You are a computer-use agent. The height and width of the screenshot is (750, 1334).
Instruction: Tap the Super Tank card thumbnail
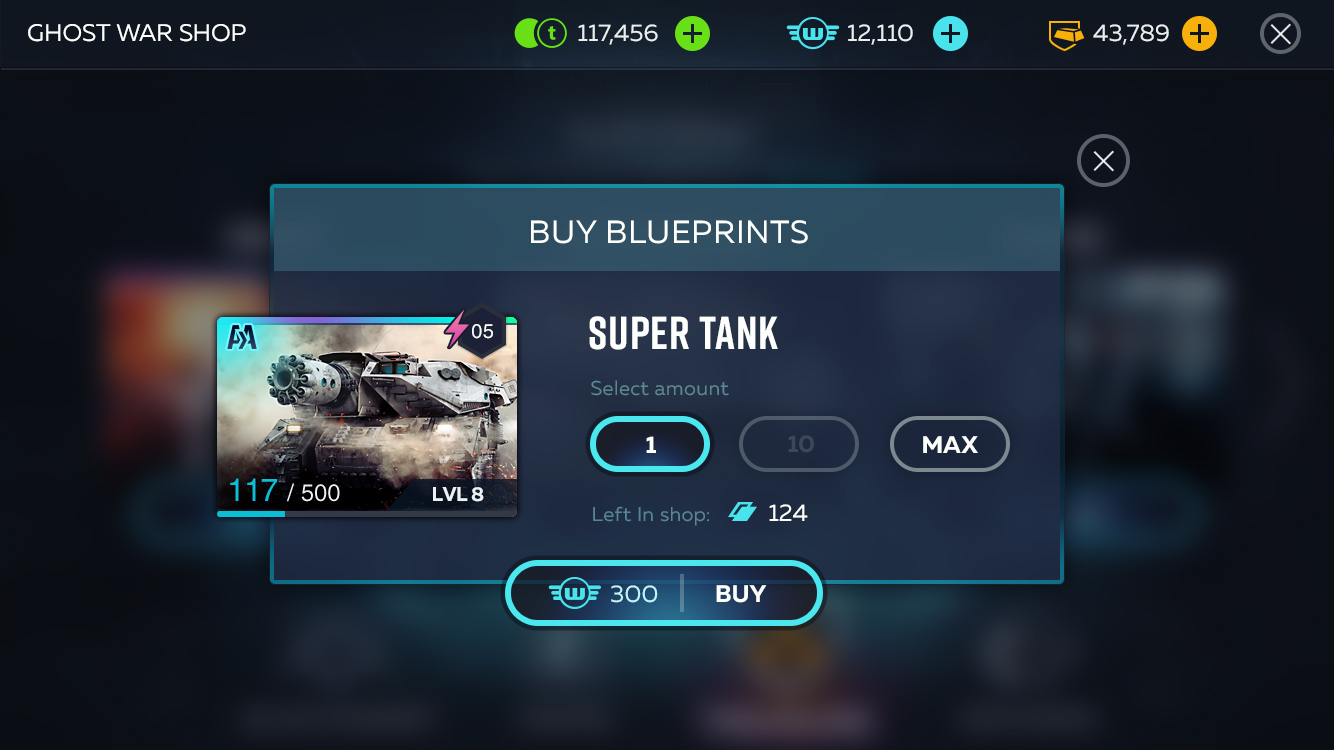pyautogui.click(x=367, y=416)
